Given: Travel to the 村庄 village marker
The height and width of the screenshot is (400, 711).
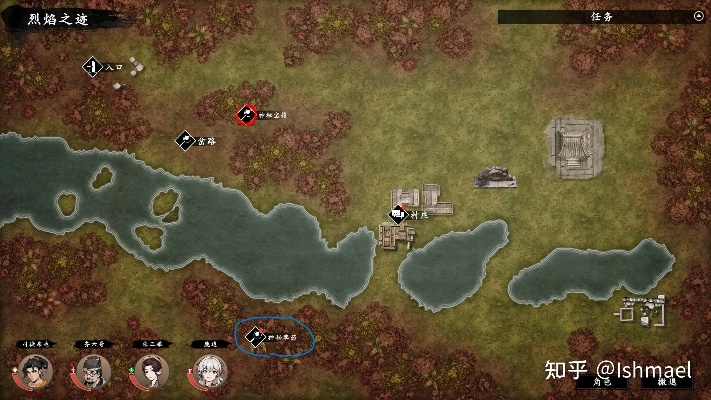Looking at the screenshot, I should tap(398, 213).
